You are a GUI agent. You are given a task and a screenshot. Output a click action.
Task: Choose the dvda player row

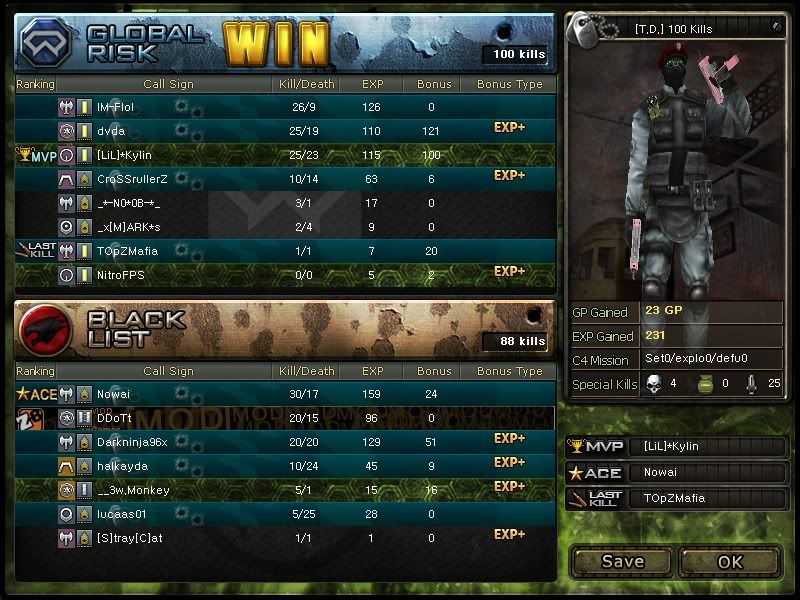pyautogui.click(x=111, y=131)
